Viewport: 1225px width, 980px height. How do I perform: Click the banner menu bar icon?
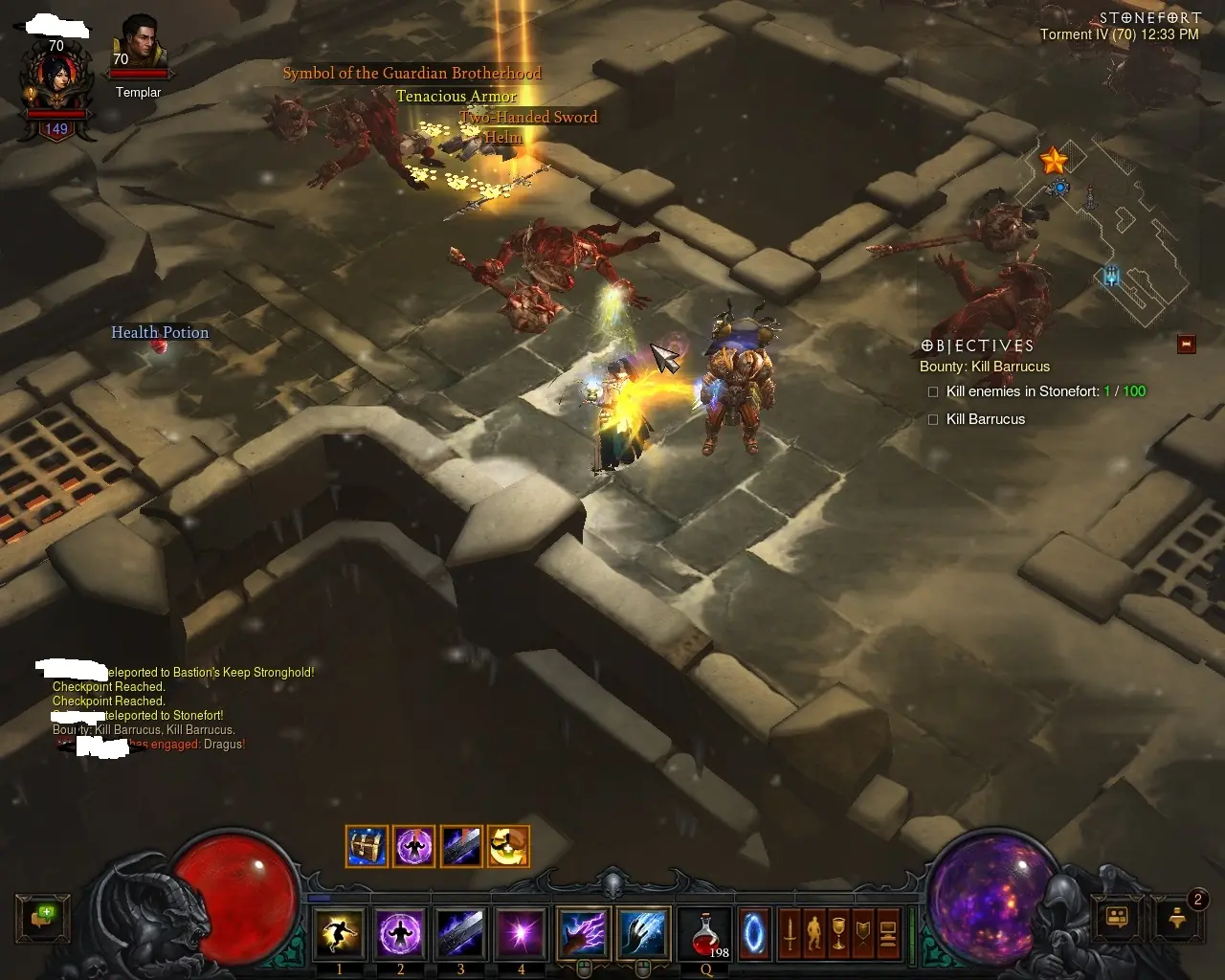click(863, 933)
